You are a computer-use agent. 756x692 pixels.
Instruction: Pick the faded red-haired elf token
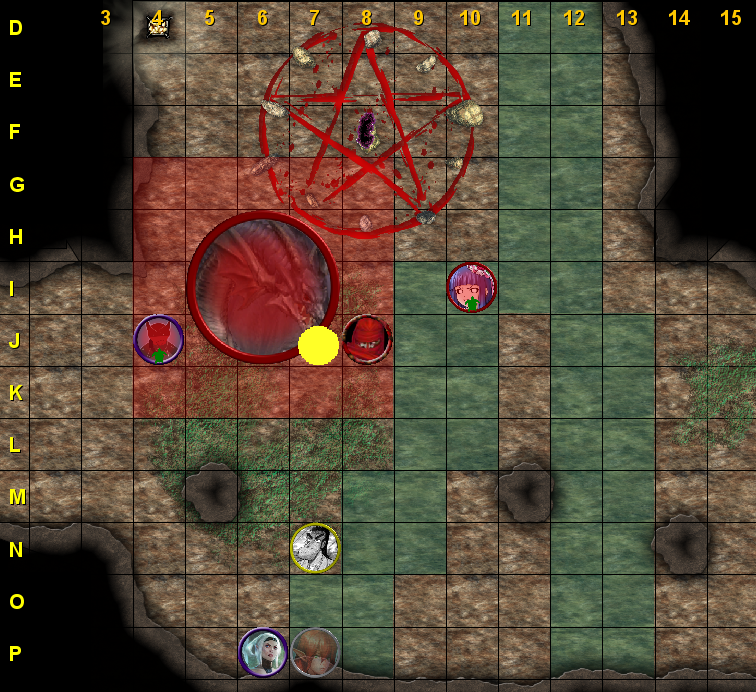(315, 652)
